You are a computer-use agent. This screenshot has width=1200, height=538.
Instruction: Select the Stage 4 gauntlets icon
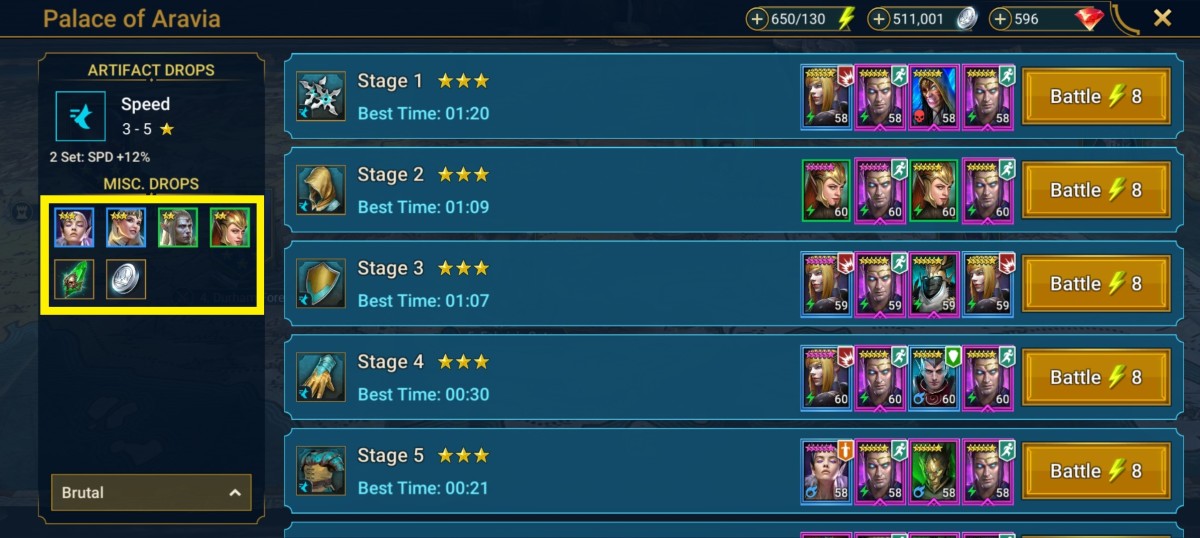(321, 377)
